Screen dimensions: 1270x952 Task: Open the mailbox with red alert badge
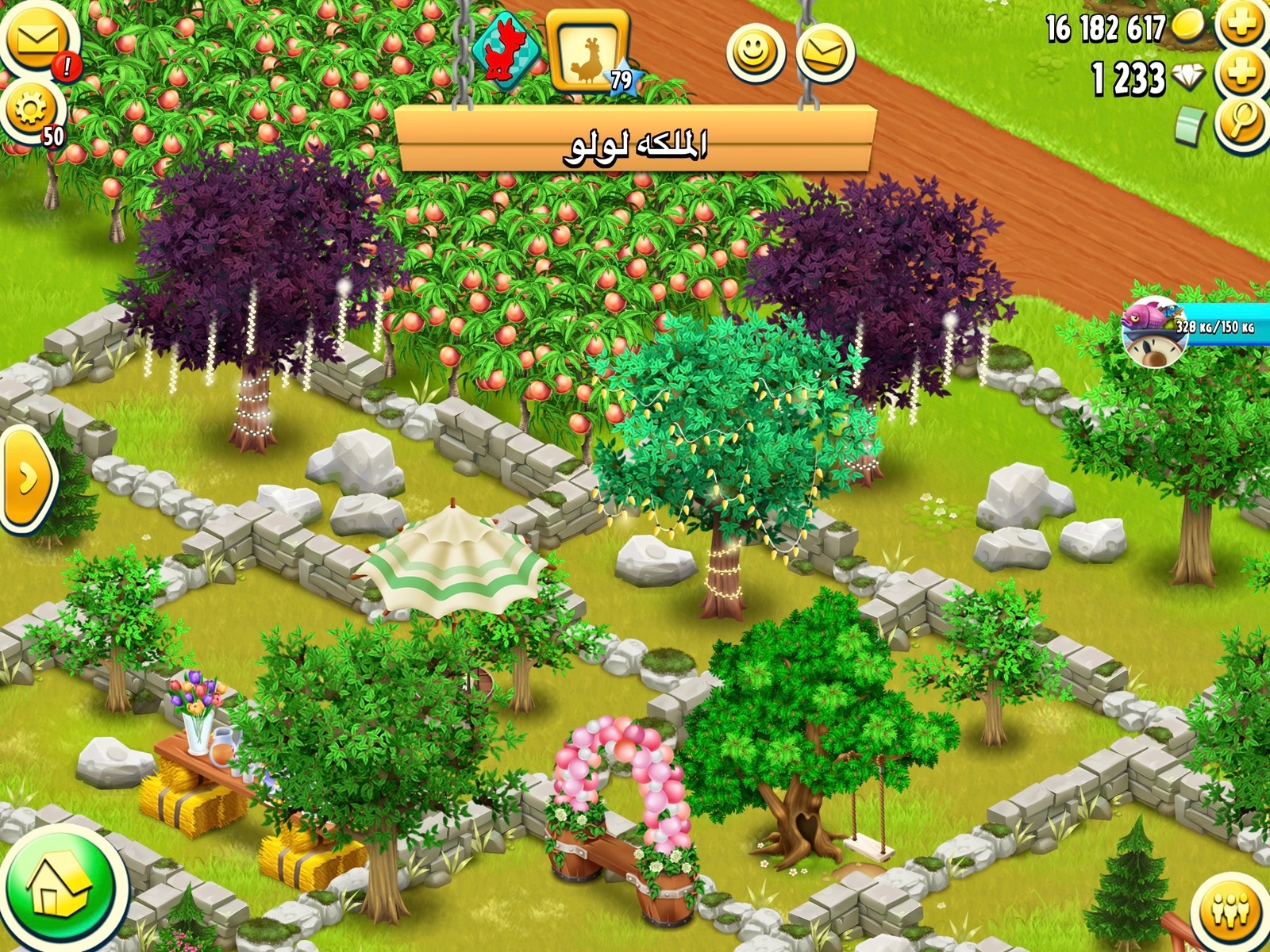(36, 40)
